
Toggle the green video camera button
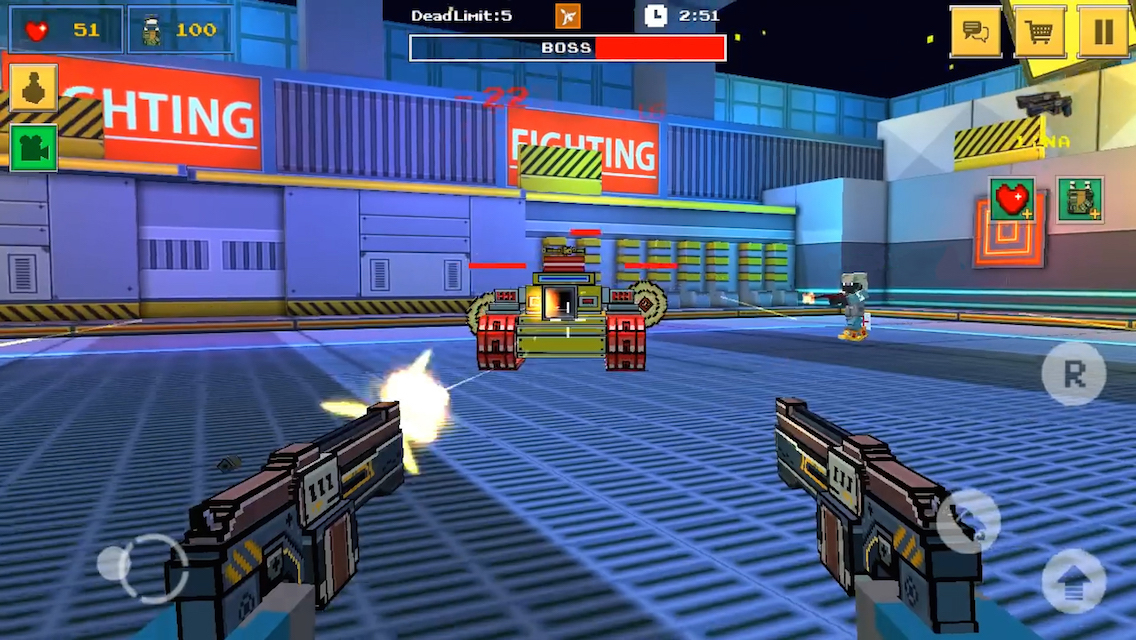33,147
